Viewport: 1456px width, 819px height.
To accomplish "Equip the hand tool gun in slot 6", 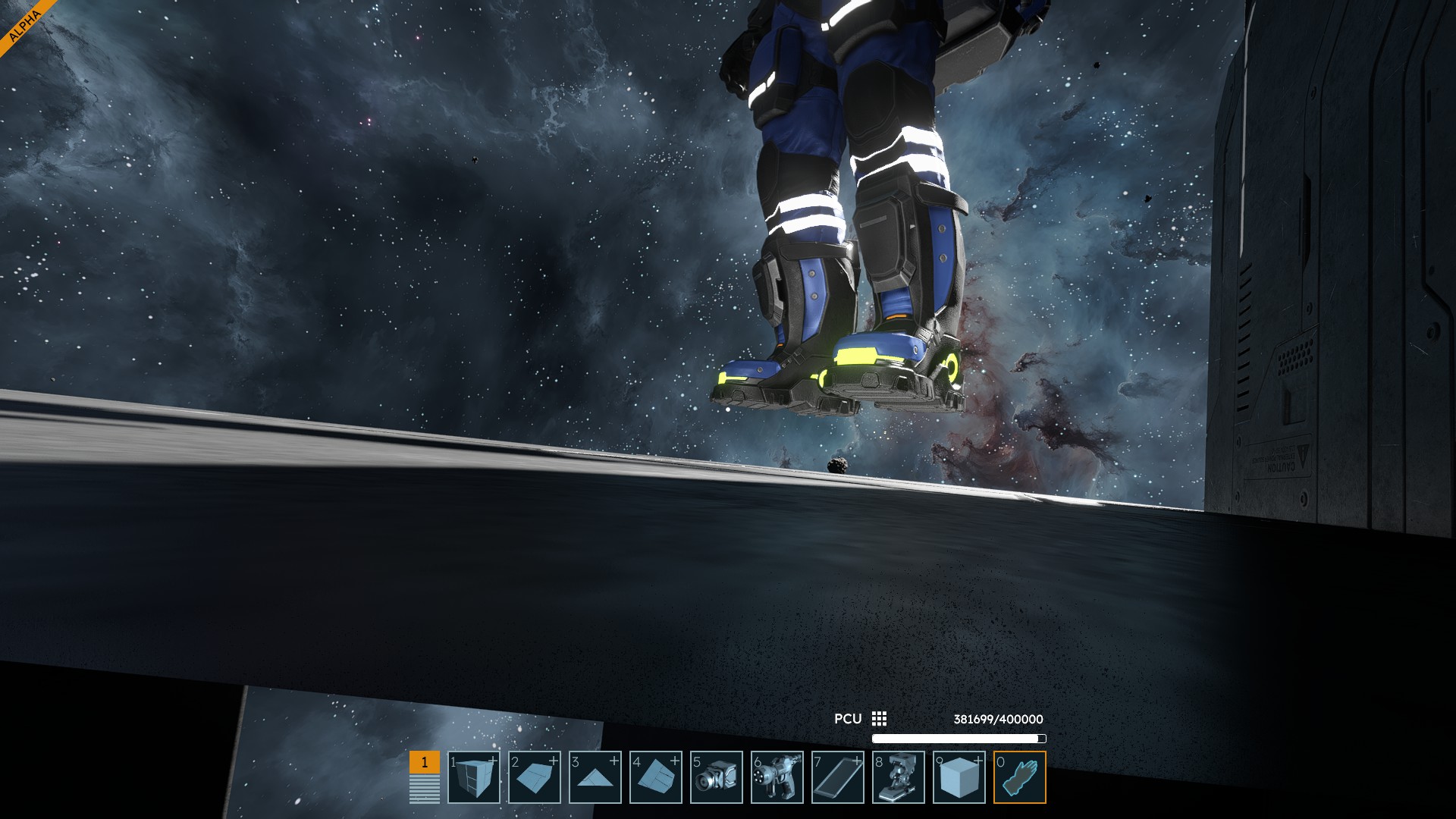I will coord(777,777).
